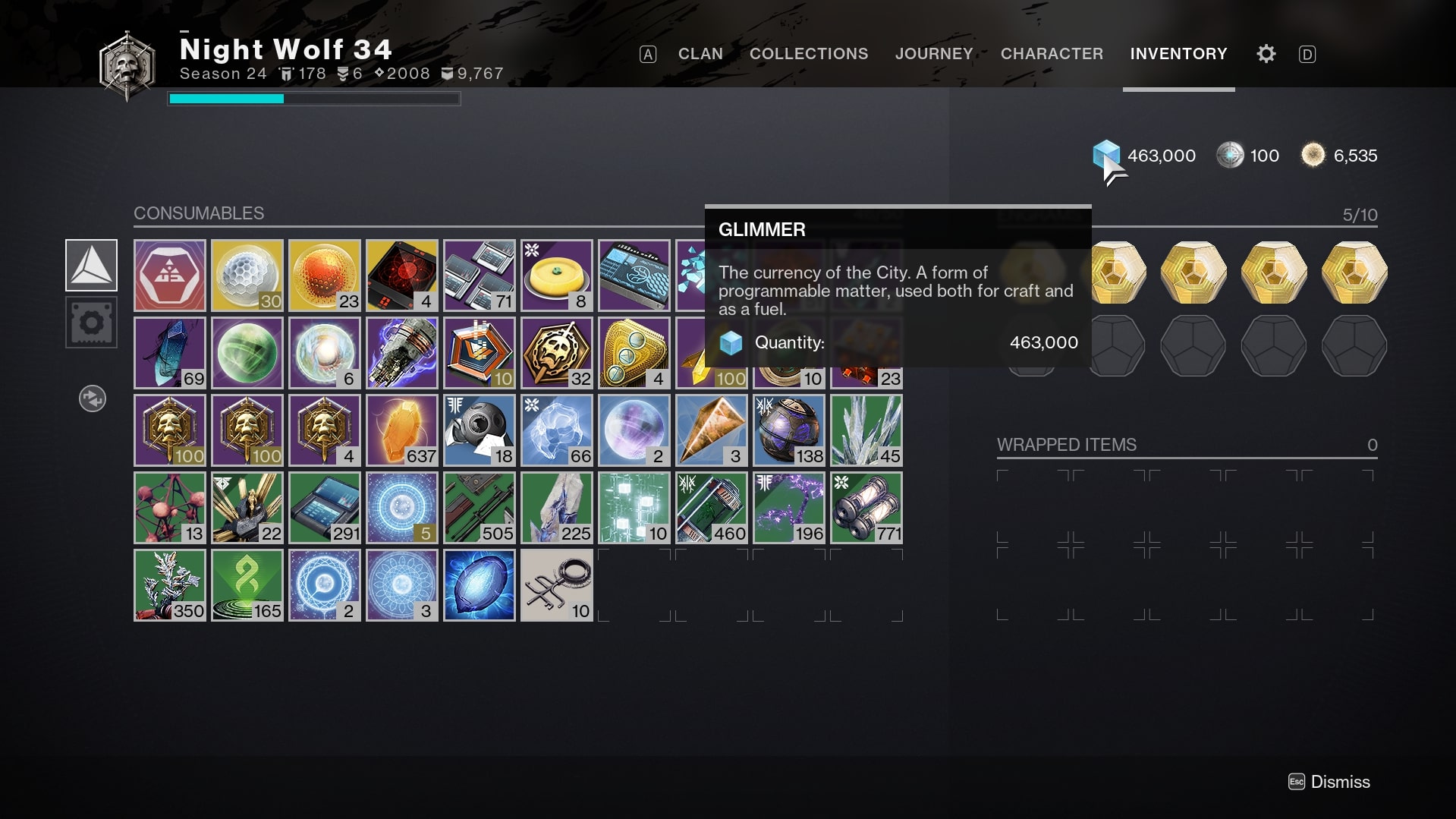Screen dimensions: 1456x819
Task: Select the orange stack of 637 item
Action: click(401, 430)
